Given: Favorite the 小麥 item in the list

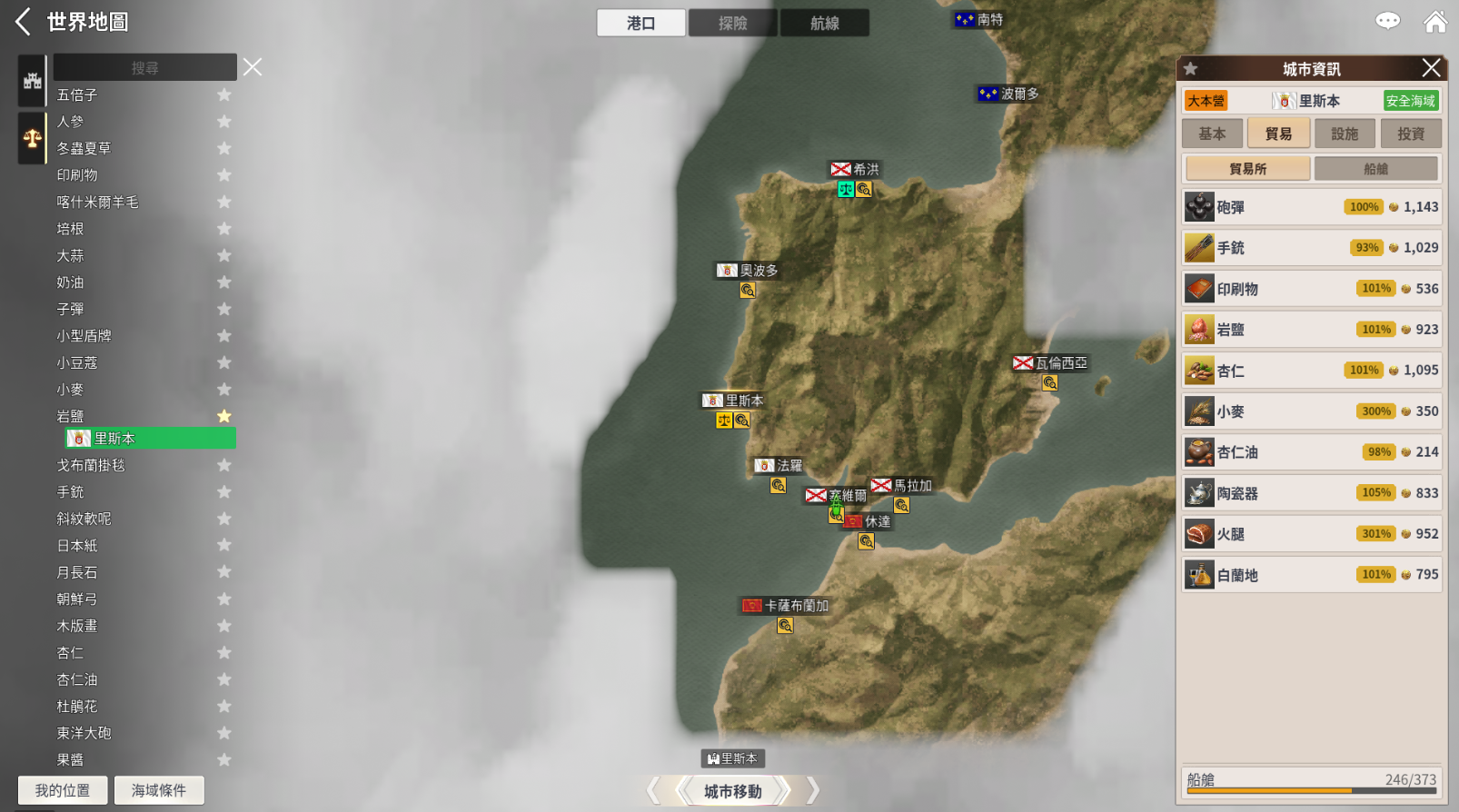Looking at the screenshot, I should click(x=224, y=390).
